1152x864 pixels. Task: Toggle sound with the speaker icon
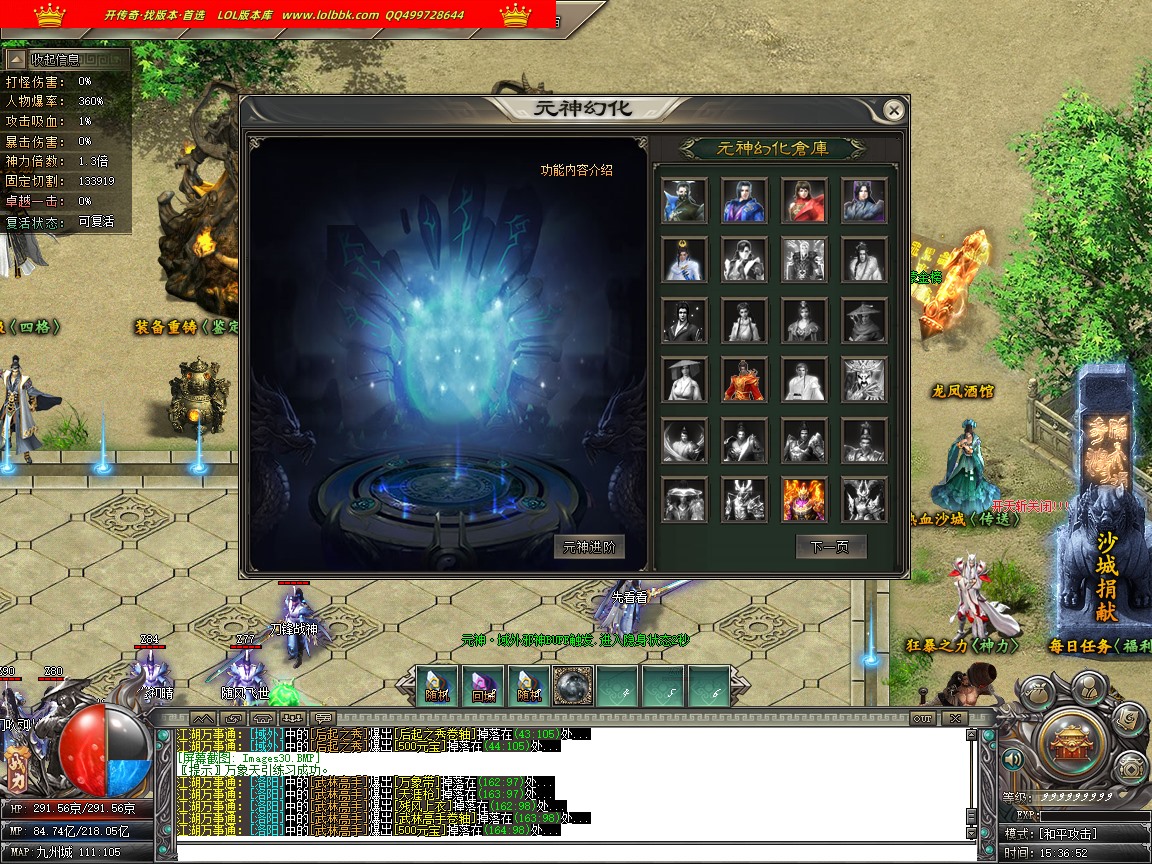pos(1012,761)
